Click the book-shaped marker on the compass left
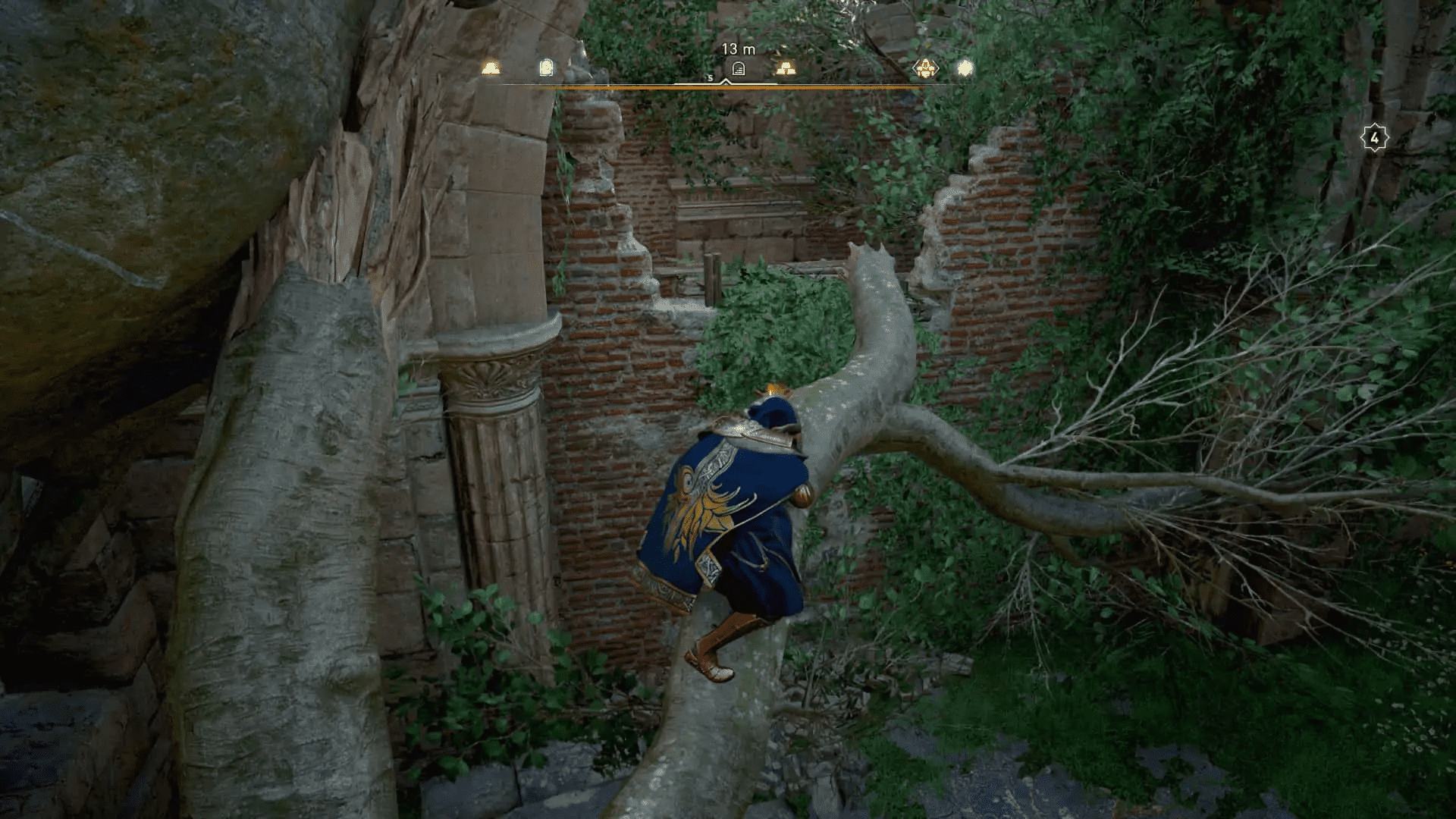Image resolution: width=1456 pixels, height=819 pixels. click(x=546, y=67)
